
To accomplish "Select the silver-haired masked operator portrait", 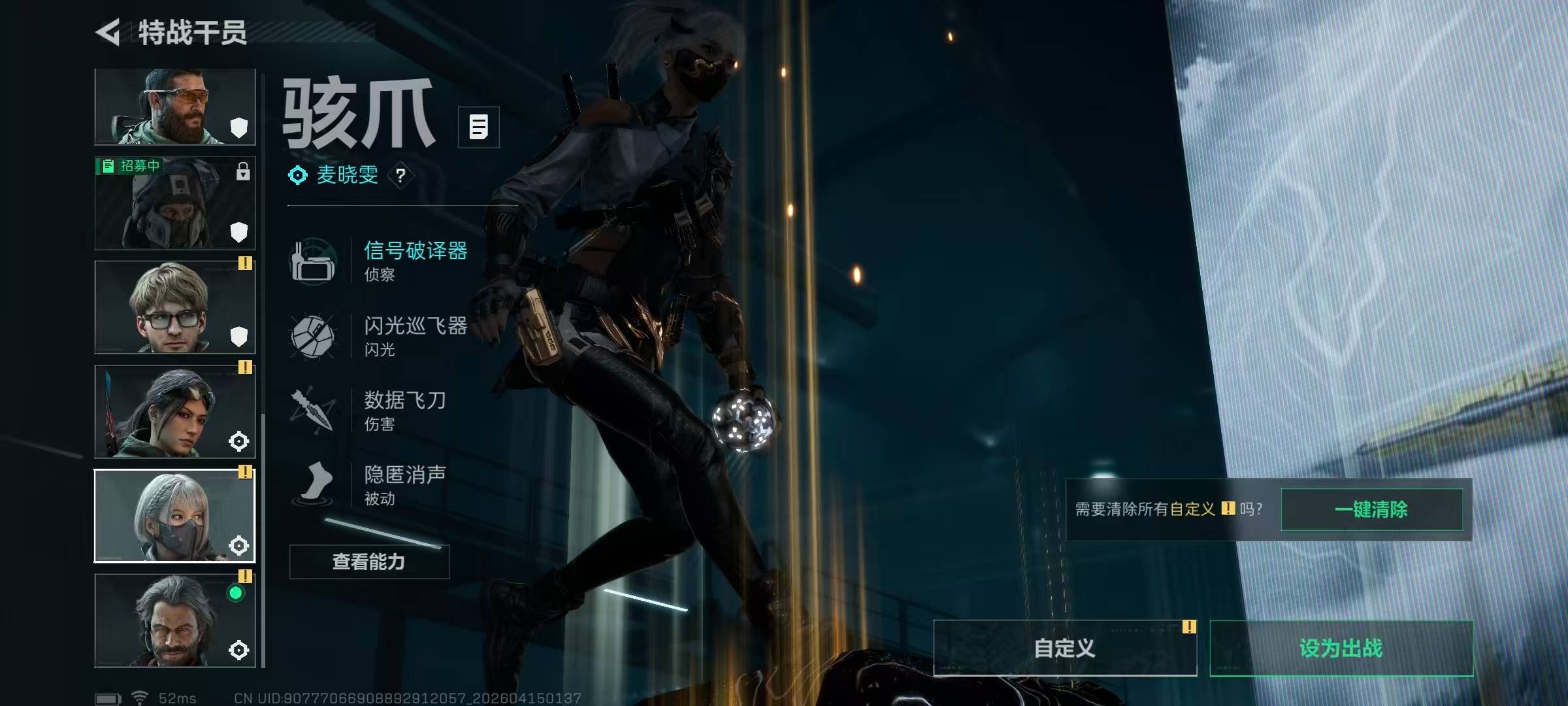I will (x=174, y=516).
